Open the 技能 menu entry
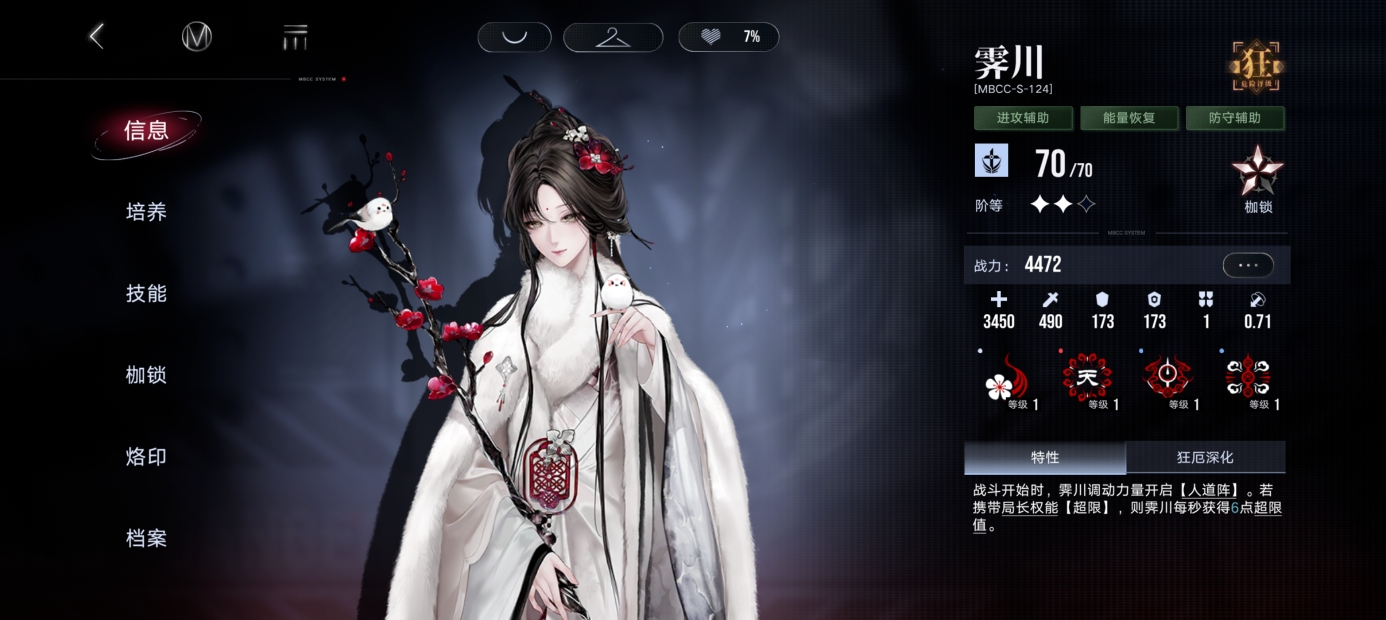The width and height of the screenshot is (1386, 620). coord(146,294)
